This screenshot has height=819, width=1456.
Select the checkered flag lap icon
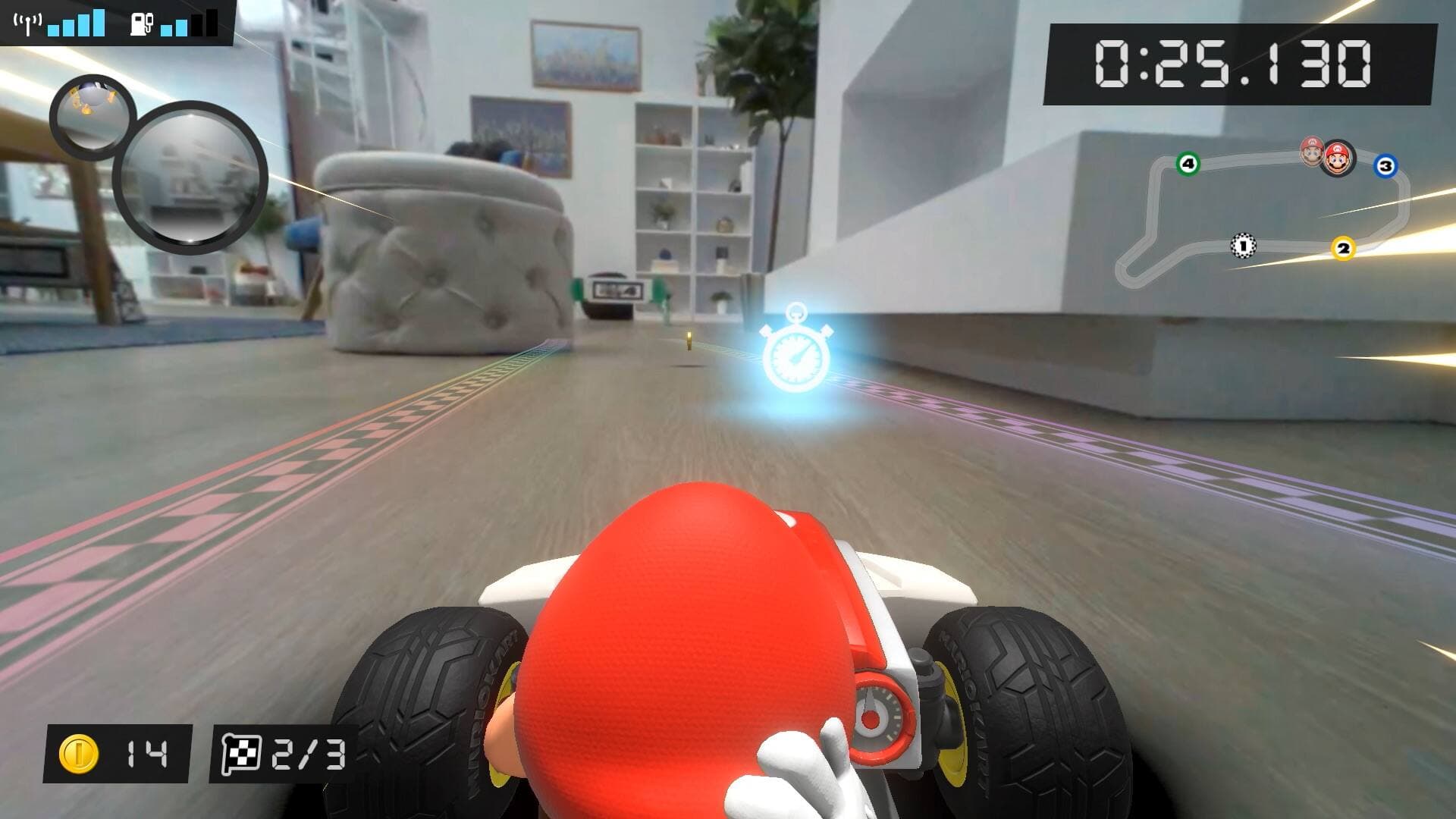[x=243, y=751]
